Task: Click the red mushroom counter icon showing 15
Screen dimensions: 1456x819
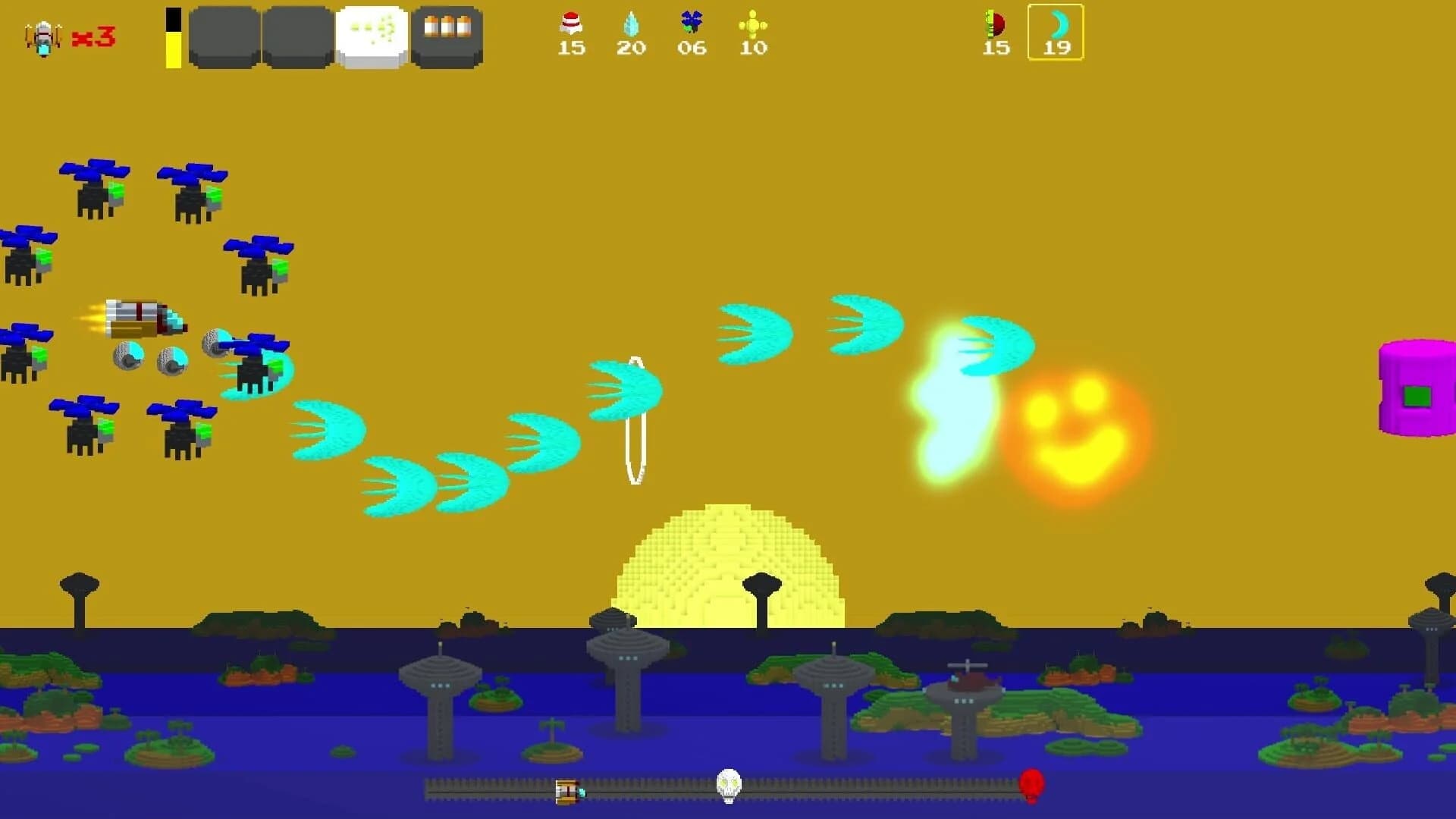Action: pos(572,27)
